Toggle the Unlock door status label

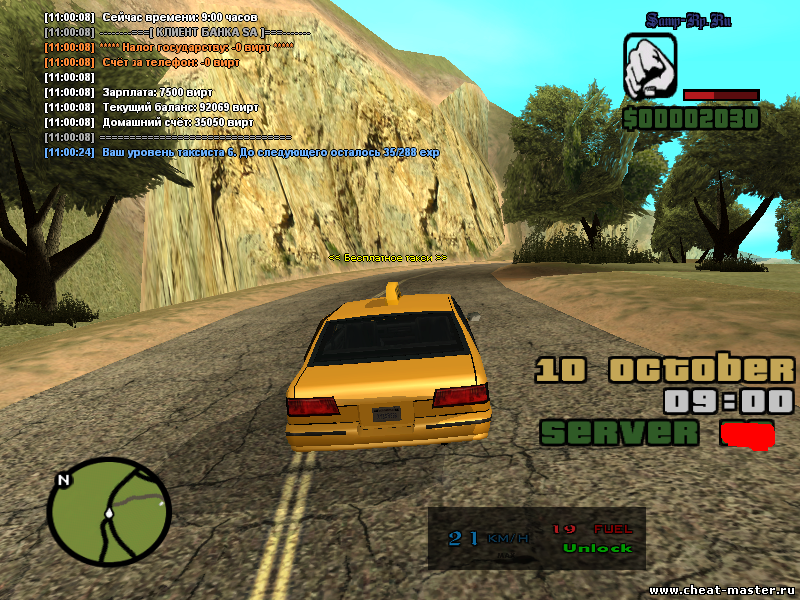[597, 548]
